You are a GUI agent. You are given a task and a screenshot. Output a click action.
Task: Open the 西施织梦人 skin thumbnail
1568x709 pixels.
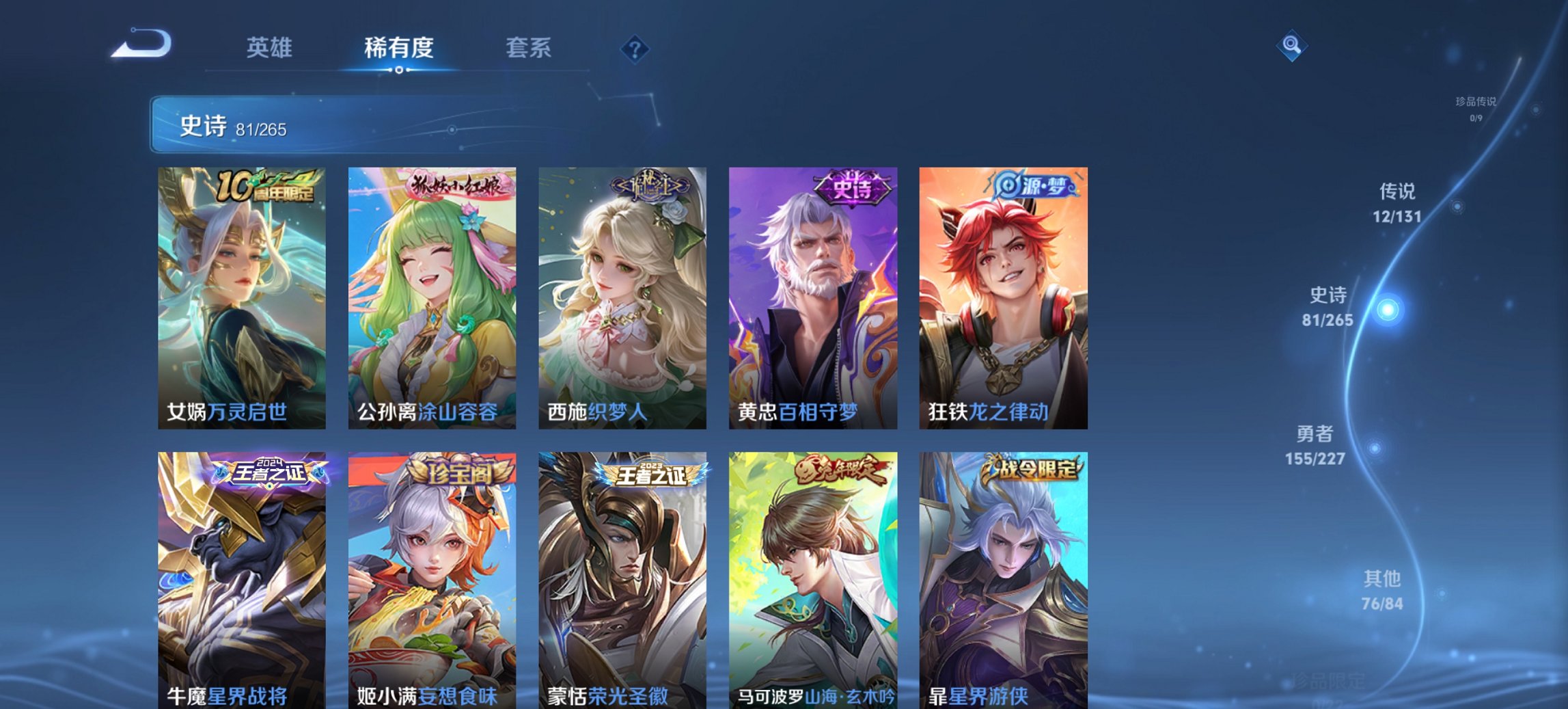click(622, 294)
